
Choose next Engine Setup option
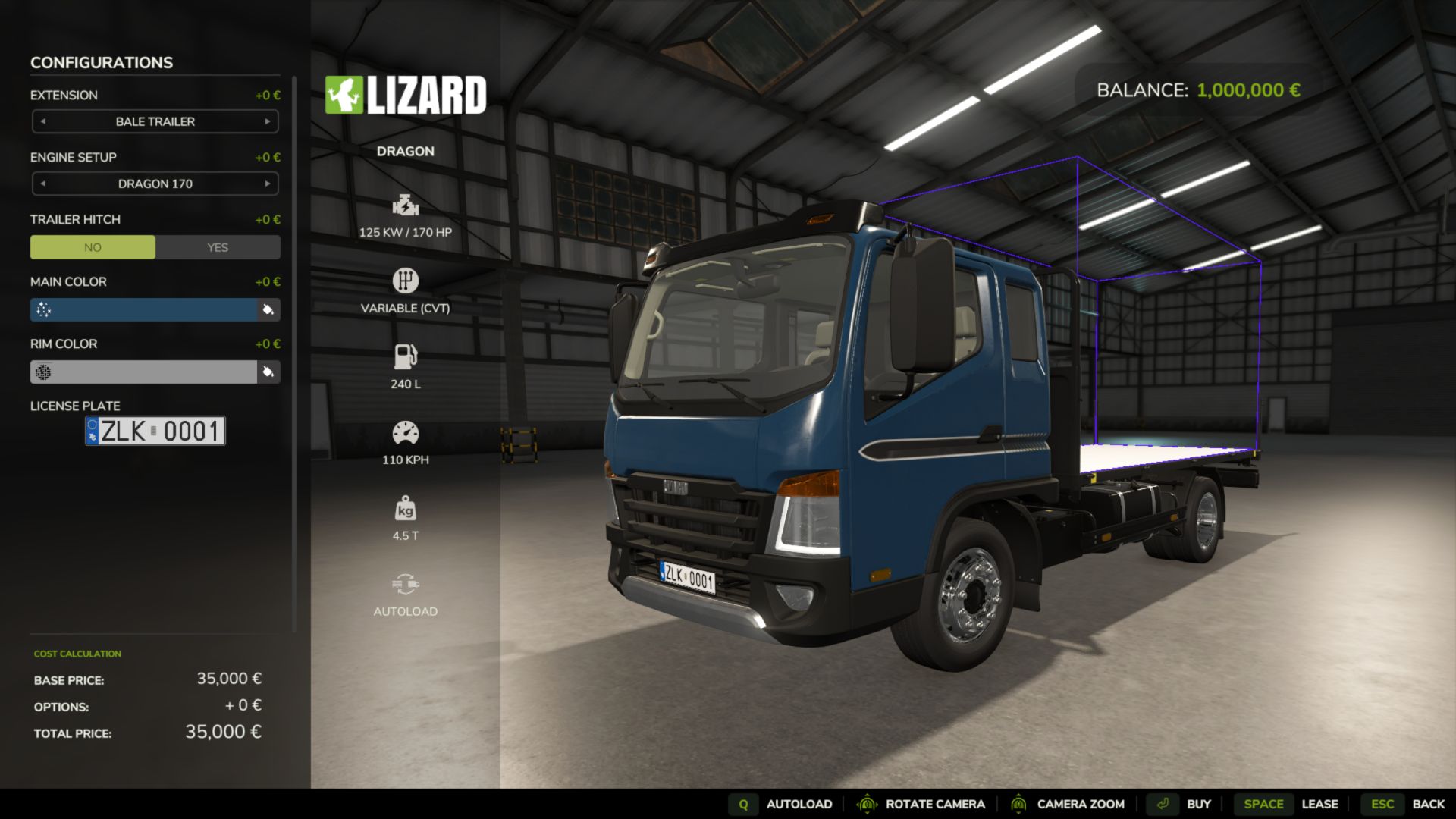268,184
